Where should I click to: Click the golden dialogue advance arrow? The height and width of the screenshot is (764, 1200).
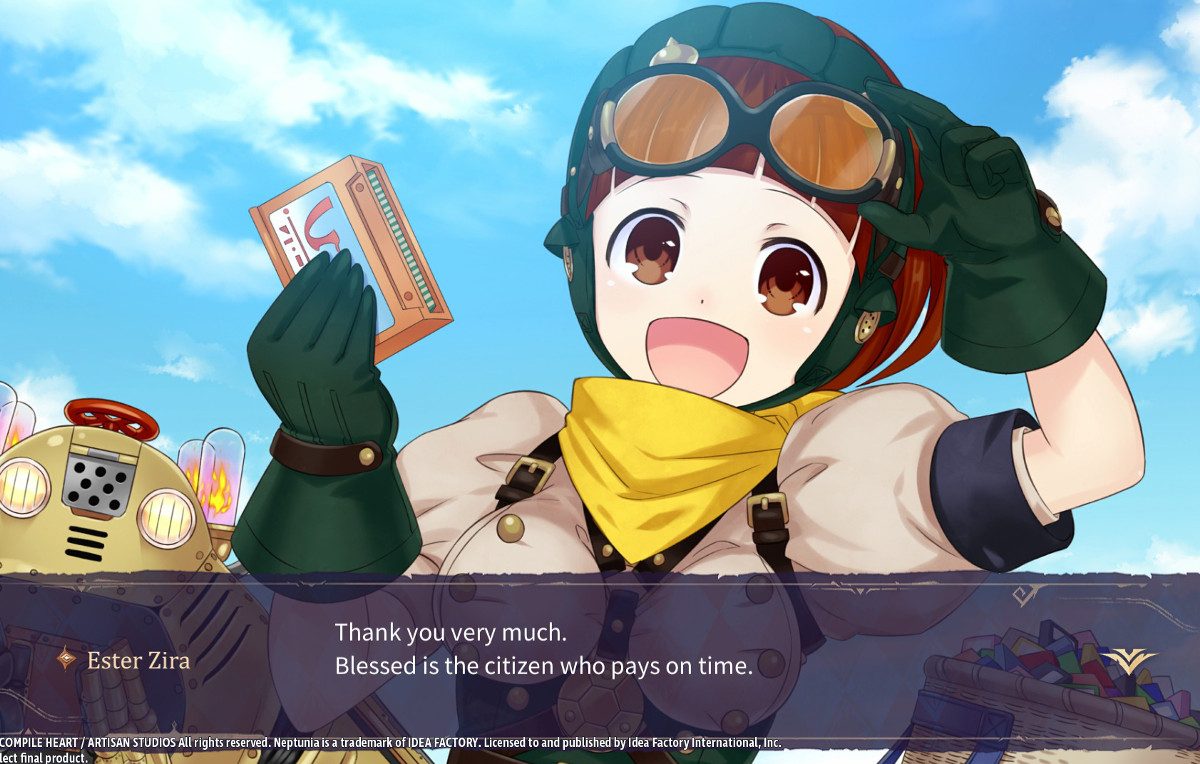[1128, 659]
